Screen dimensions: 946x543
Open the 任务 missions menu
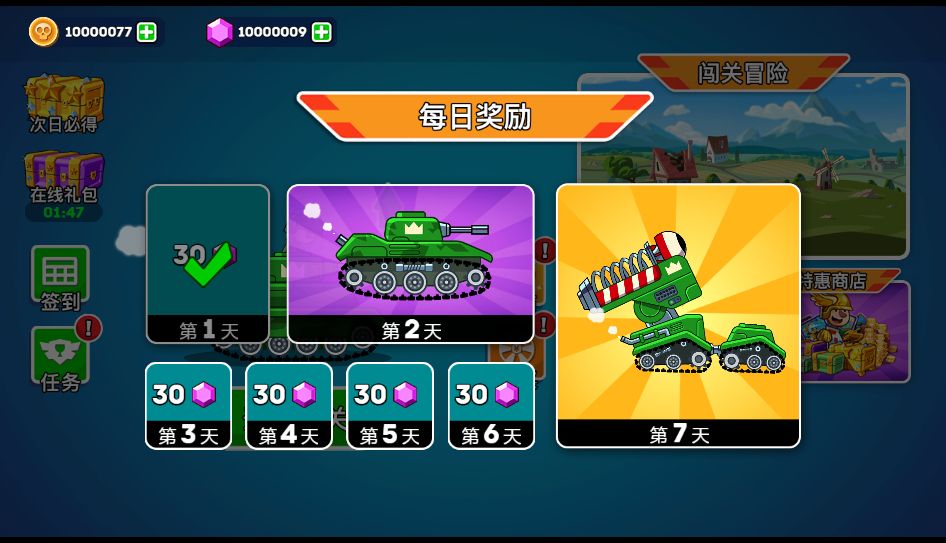click(x=60, y=358)
